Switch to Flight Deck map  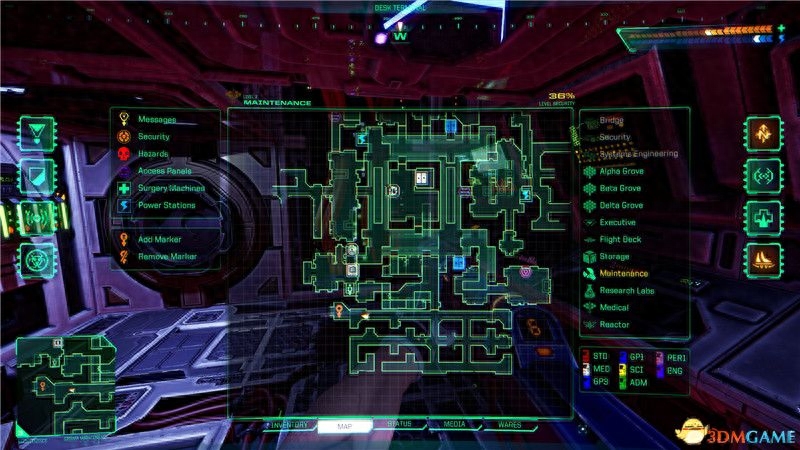(x=620, y=239)
